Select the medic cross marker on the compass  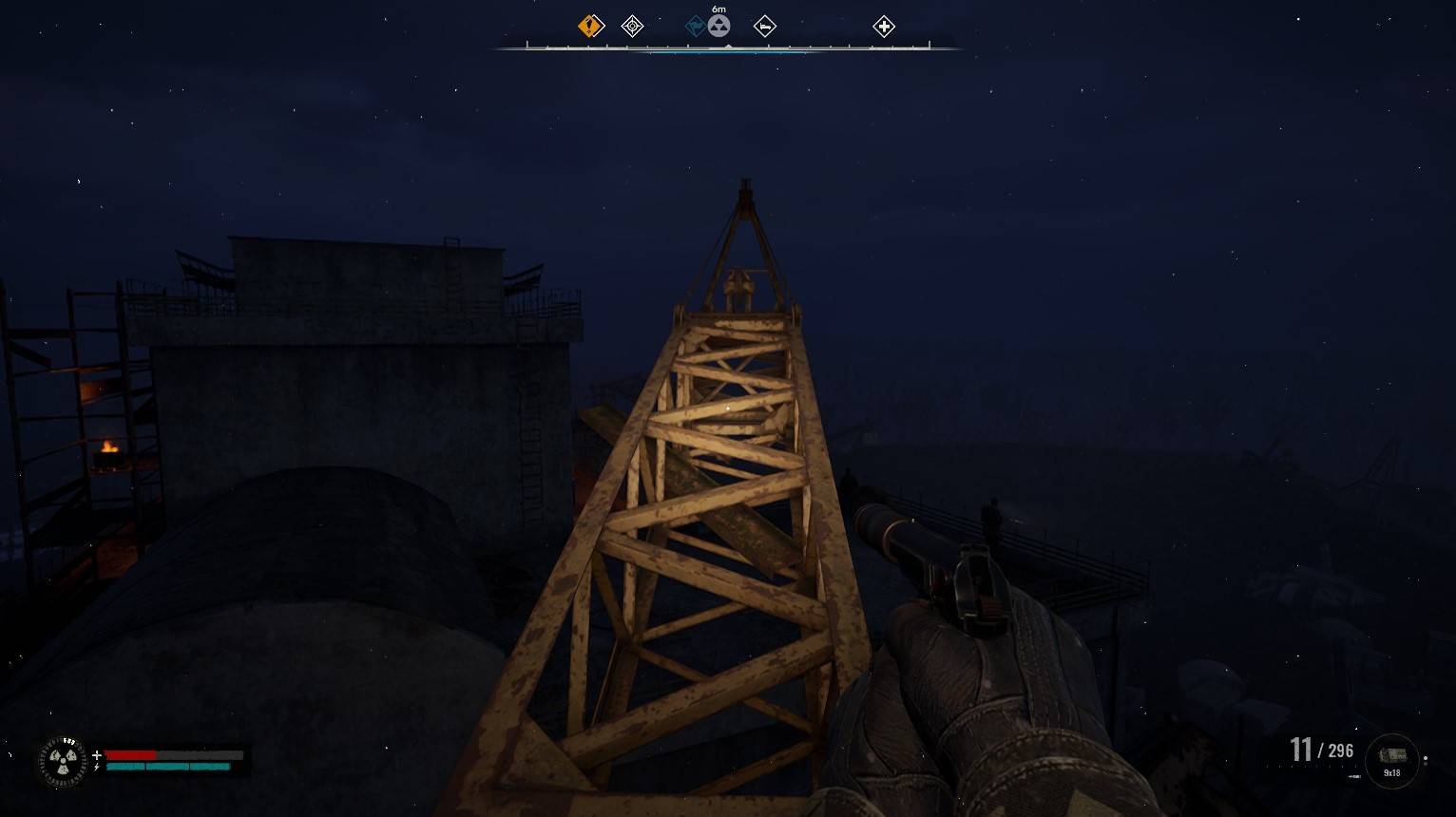(883, 26)
